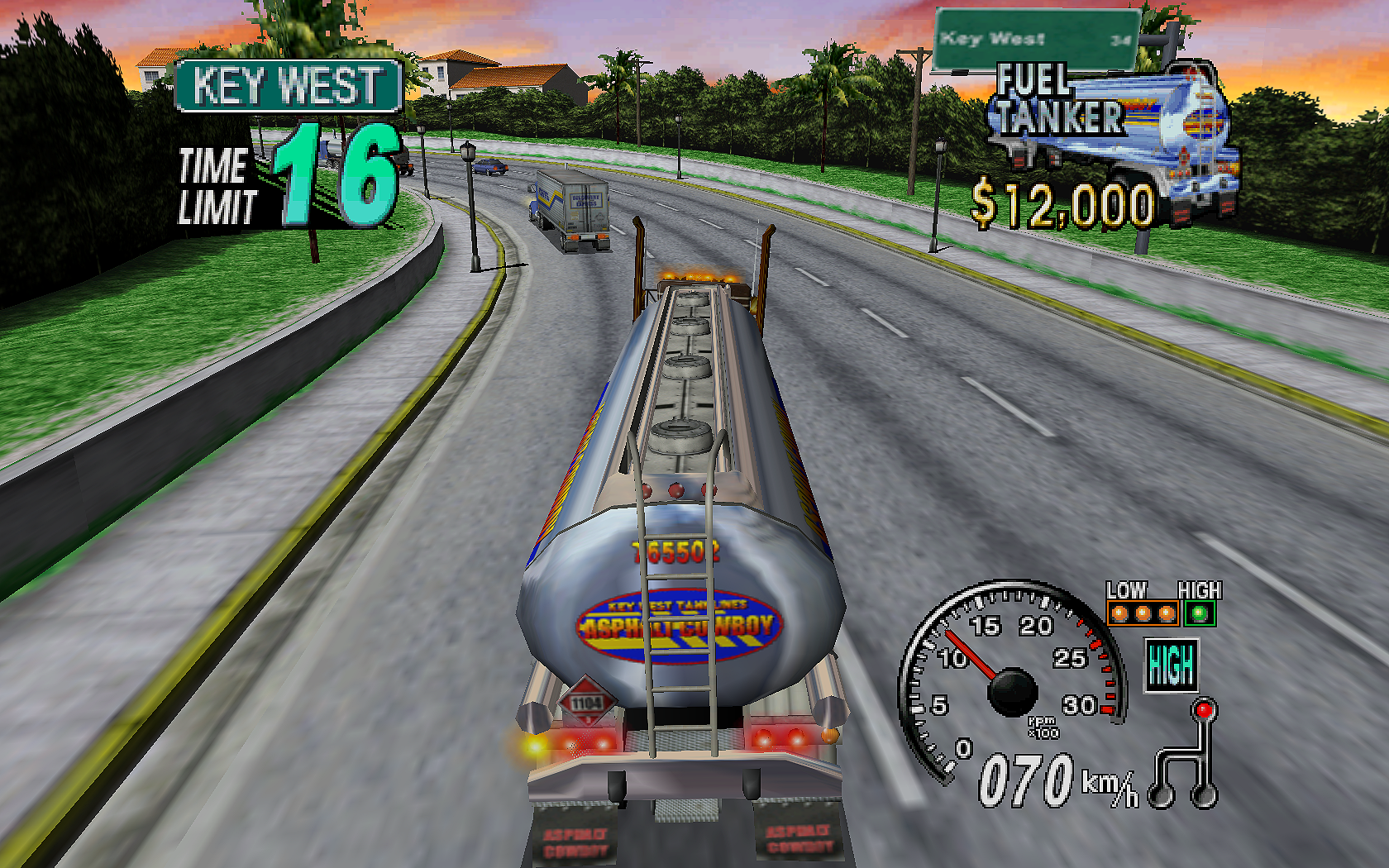Click the RPM tachometer gauge
The width and height of the screenshot is (1389, 868).
click(x=1012, y=680)
